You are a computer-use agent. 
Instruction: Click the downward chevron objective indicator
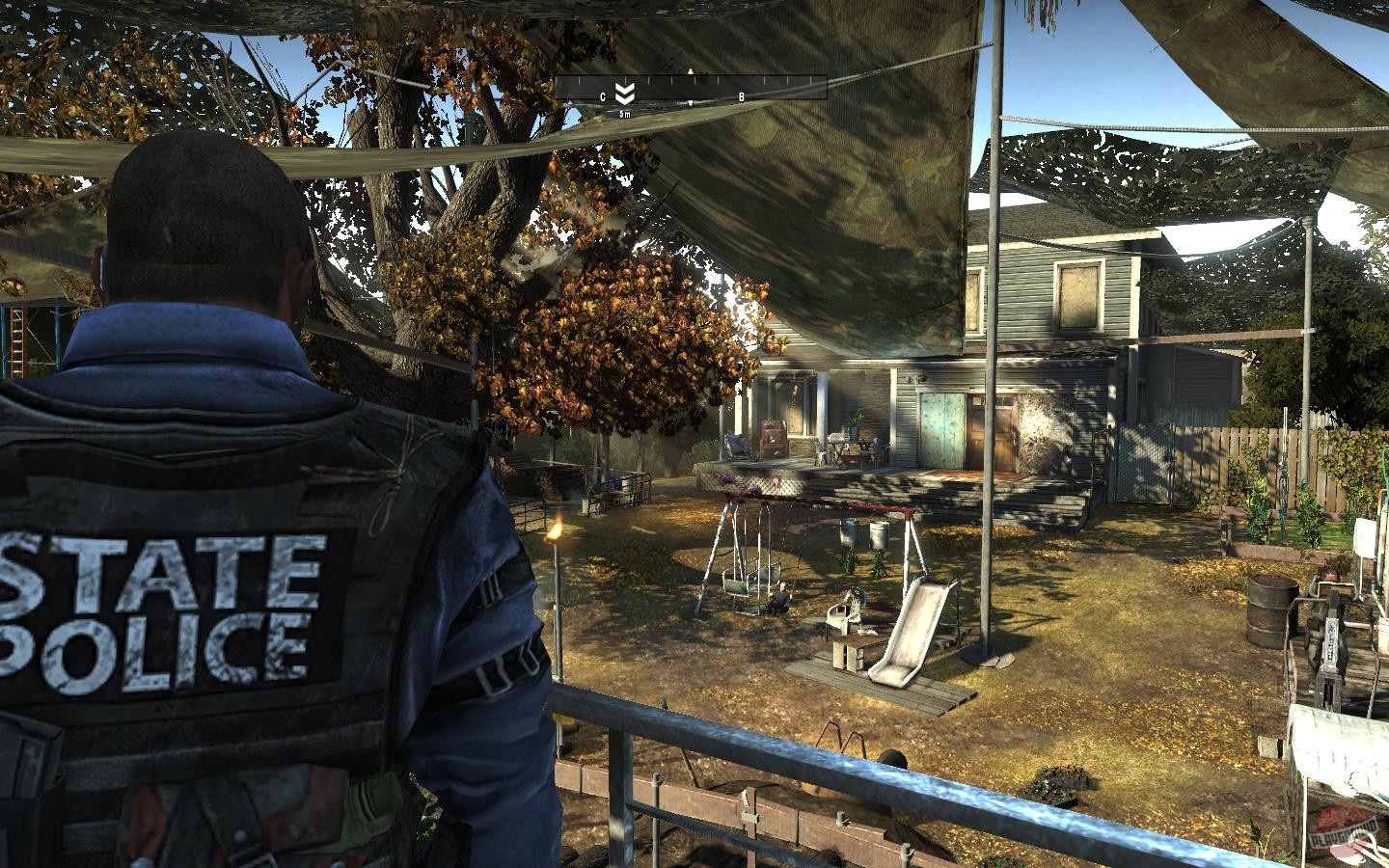(x=624, y=92)
